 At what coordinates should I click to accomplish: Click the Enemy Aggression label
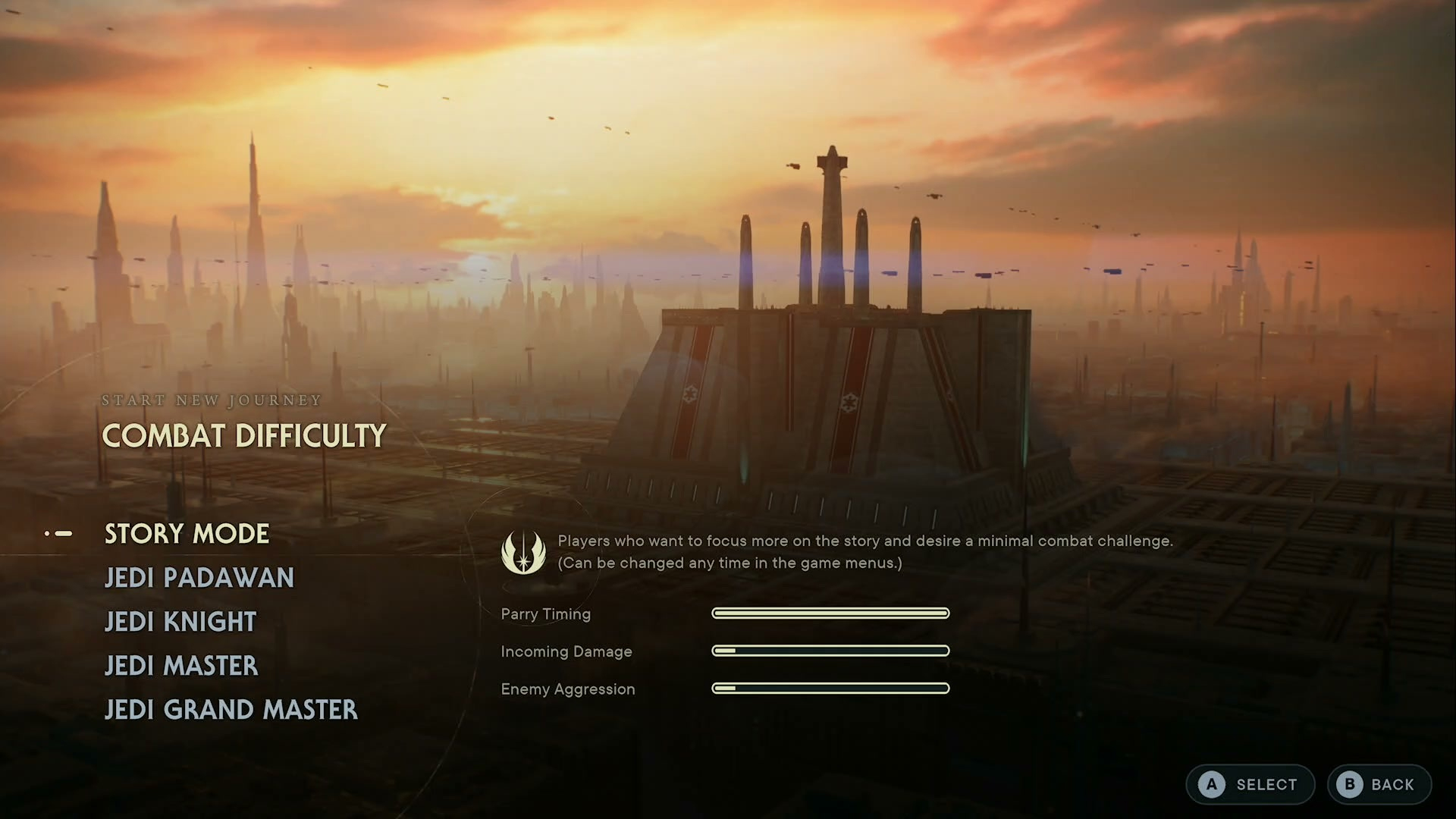pos(567,689)
